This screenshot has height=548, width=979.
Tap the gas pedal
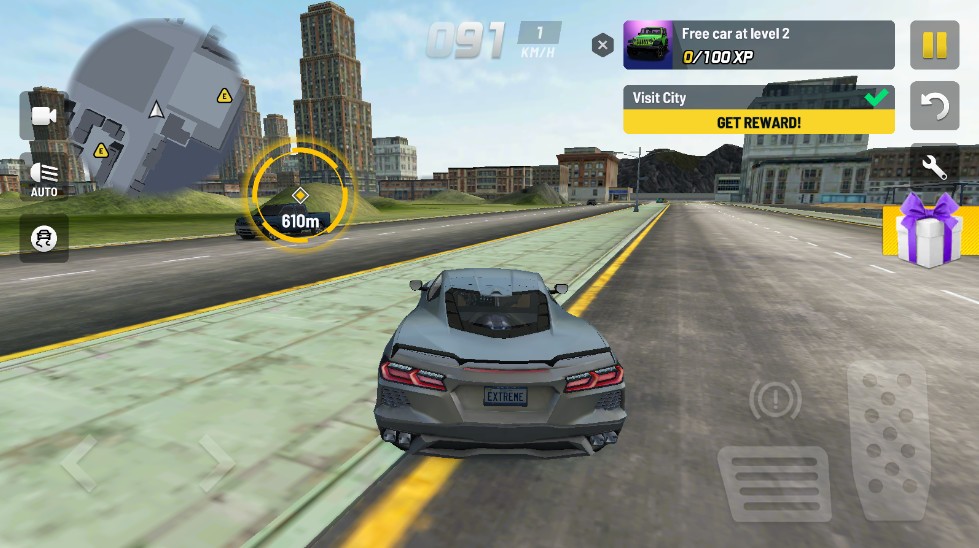click(888, 440)
